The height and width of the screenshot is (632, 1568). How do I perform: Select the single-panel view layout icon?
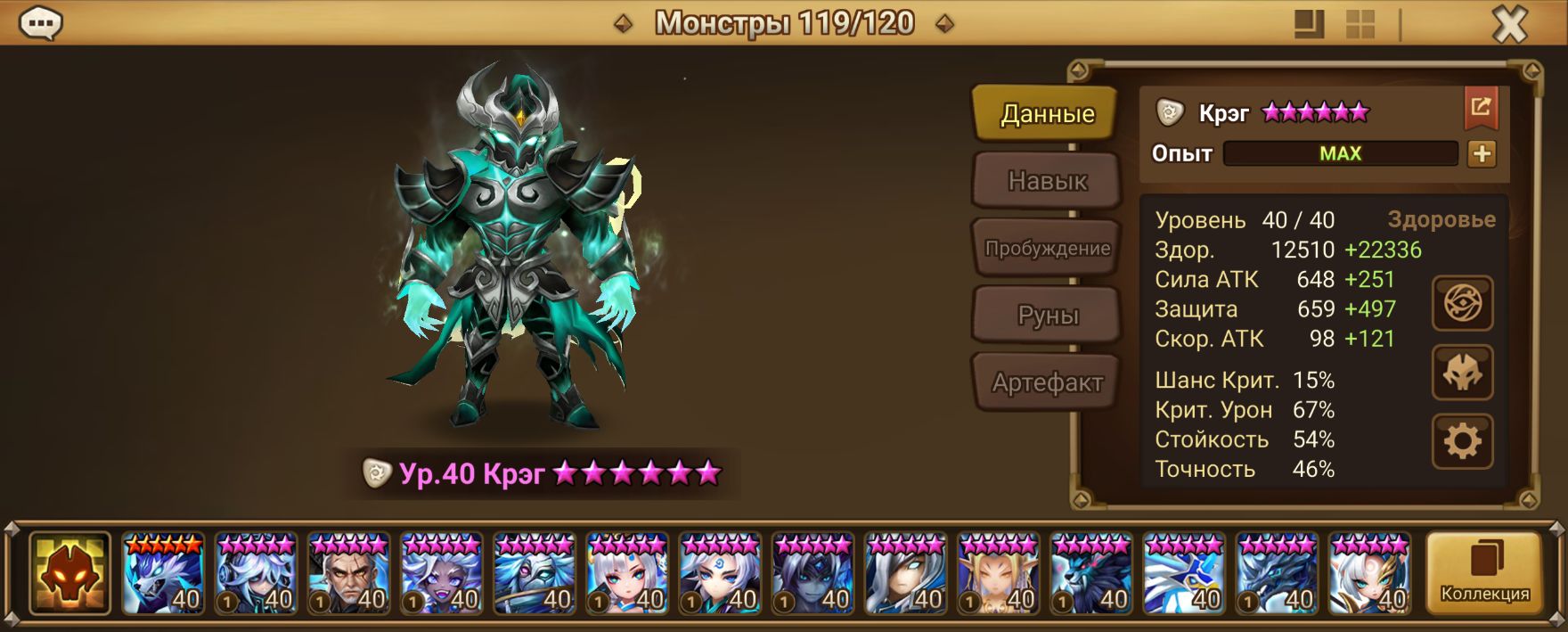point(1309,24)
